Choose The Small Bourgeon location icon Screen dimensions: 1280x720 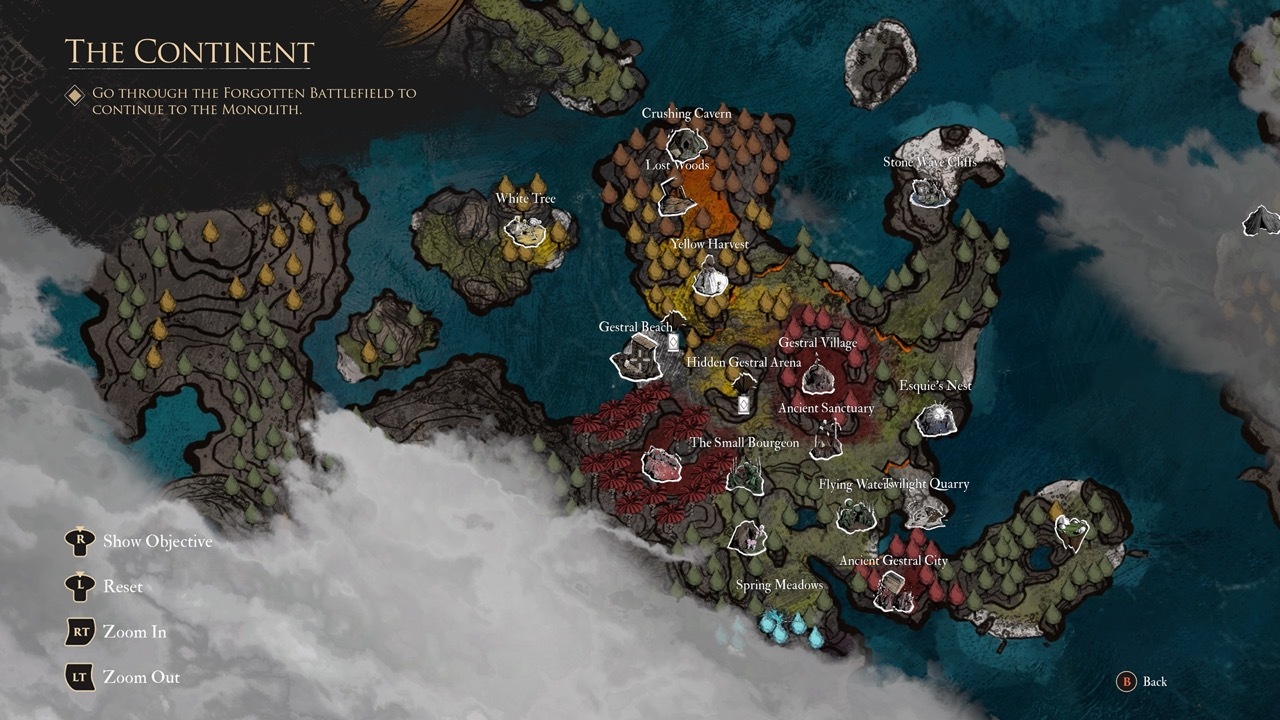click(x=746, y=474)
